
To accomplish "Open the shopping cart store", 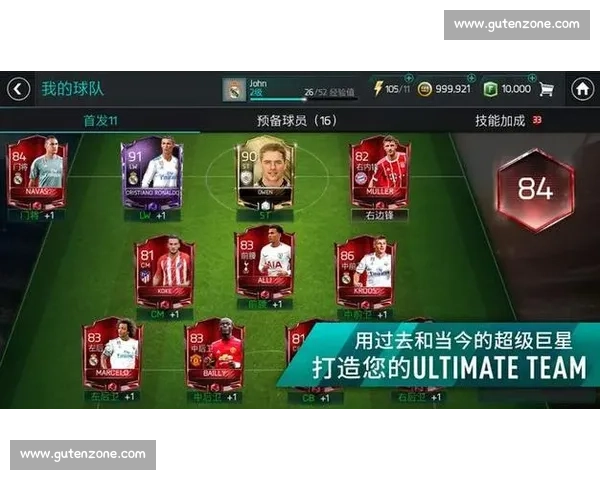I will [x=546, y=89].
